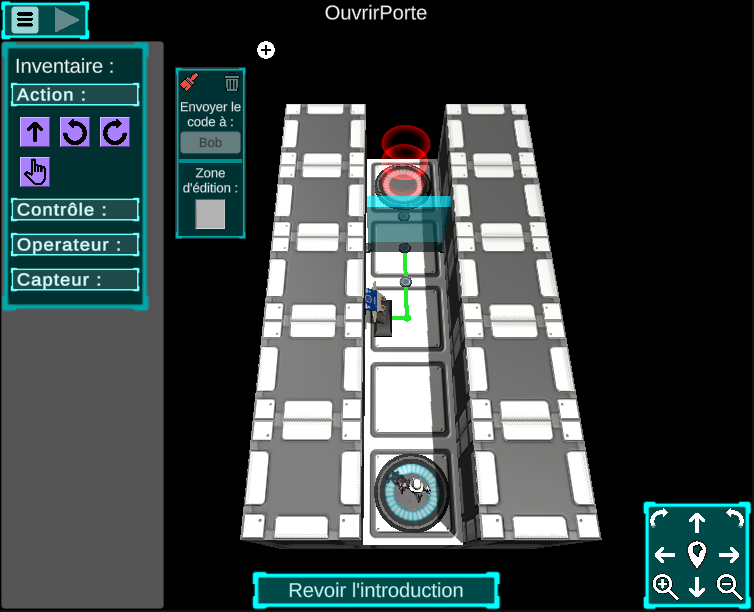Image resolution: width=754 pixels, height=612 pixels.
Task: Clear the code with the red brush
Action: pos(189,83)
